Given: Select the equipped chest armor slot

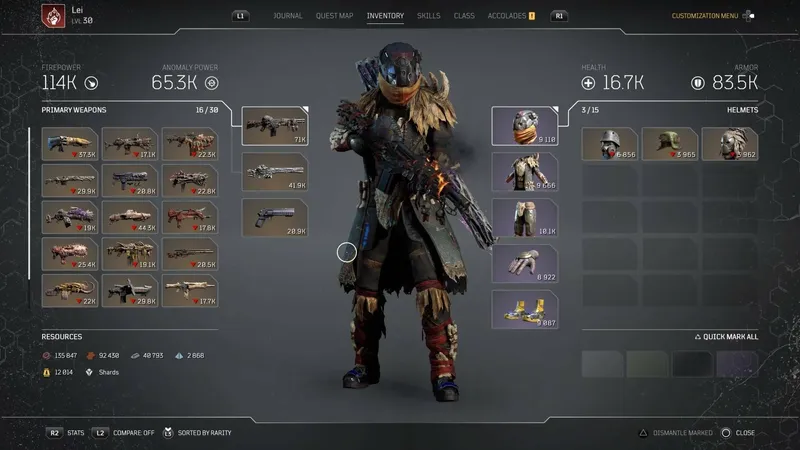Looking at the screenshot, I should pos(525,172).
